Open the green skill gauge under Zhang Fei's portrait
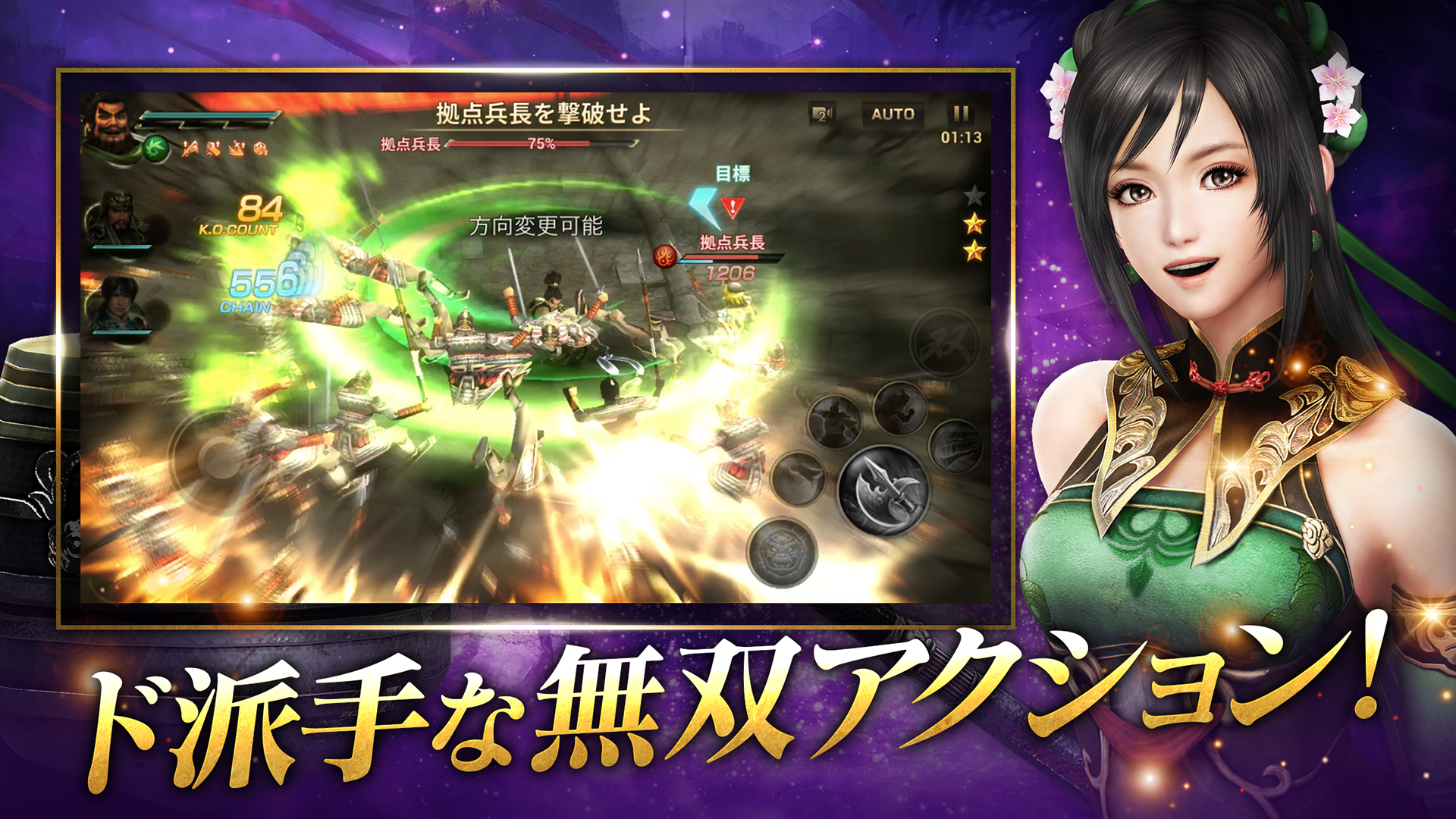 [154, 148]
